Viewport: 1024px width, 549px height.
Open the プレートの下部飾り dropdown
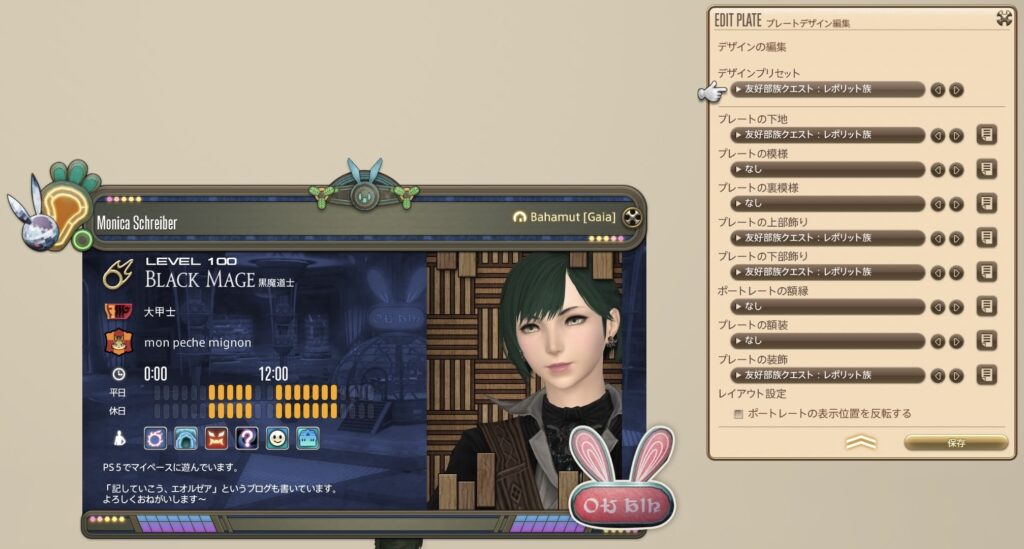point(826,272)
